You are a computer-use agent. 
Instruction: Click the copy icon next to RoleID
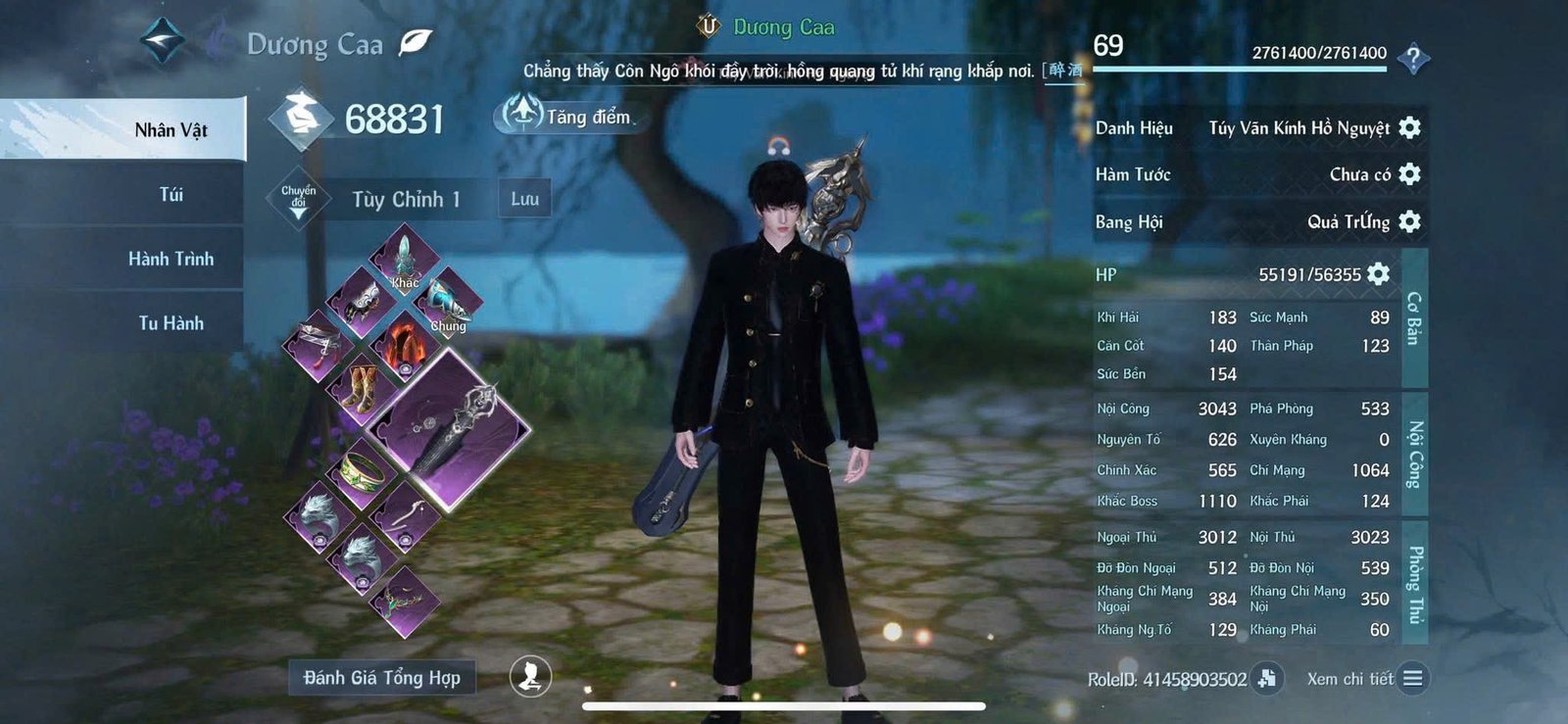tap(1266, 677)
